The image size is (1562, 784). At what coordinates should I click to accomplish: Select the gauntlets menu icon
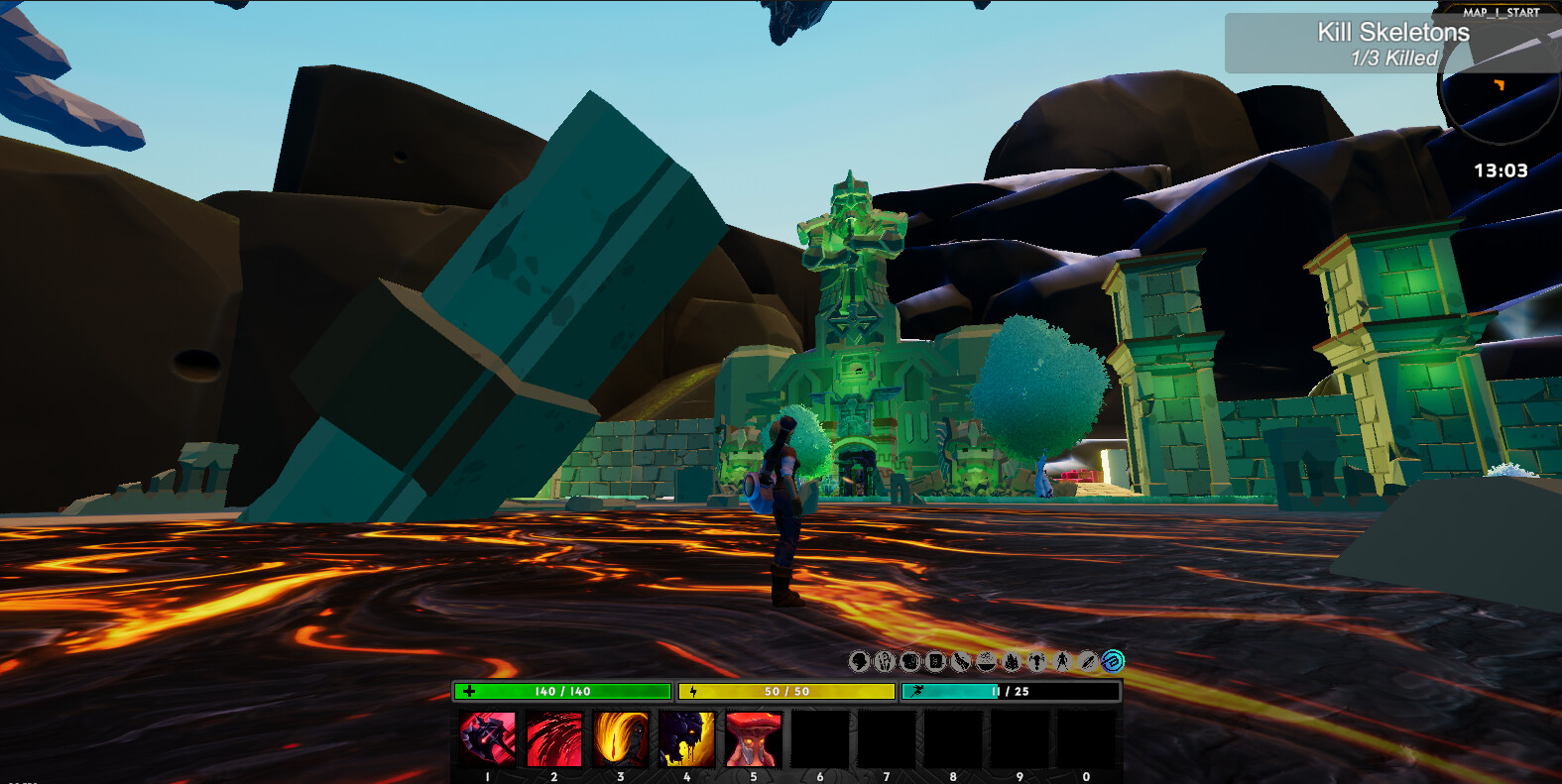pos(883,661)
